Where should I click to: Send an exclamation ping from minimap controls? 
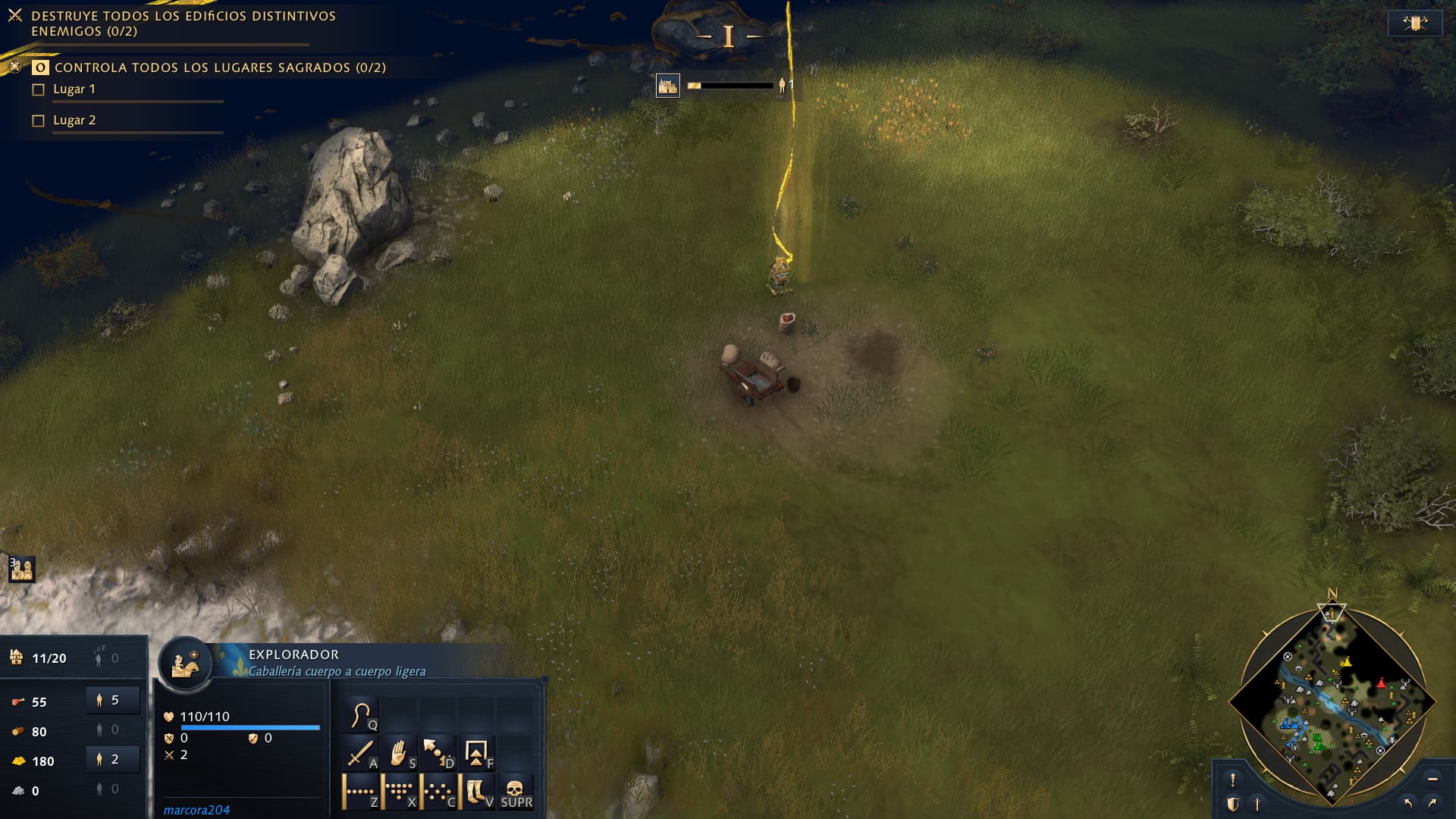pyautogui.click(x=1233, y=780)
